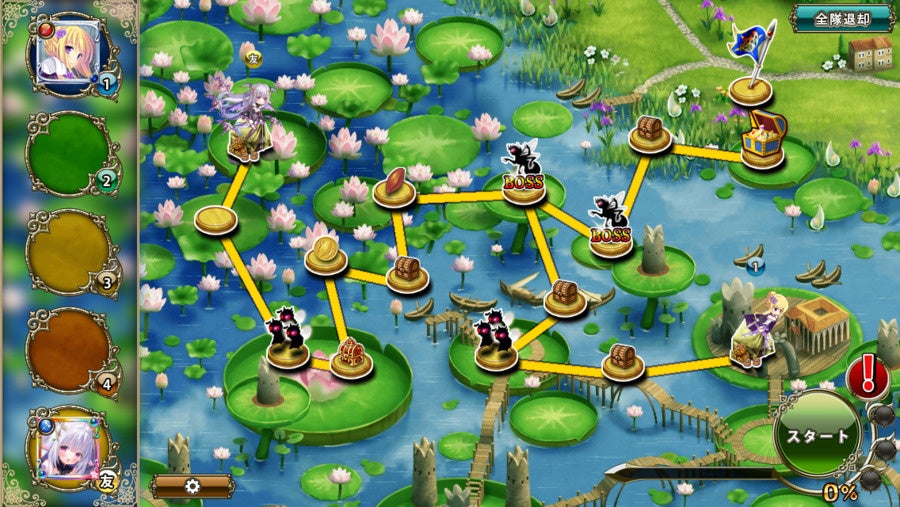The image size is (900, 507).
Task: Choose the empty yellow squad slot 3
Action: click(x=70, y=250)
